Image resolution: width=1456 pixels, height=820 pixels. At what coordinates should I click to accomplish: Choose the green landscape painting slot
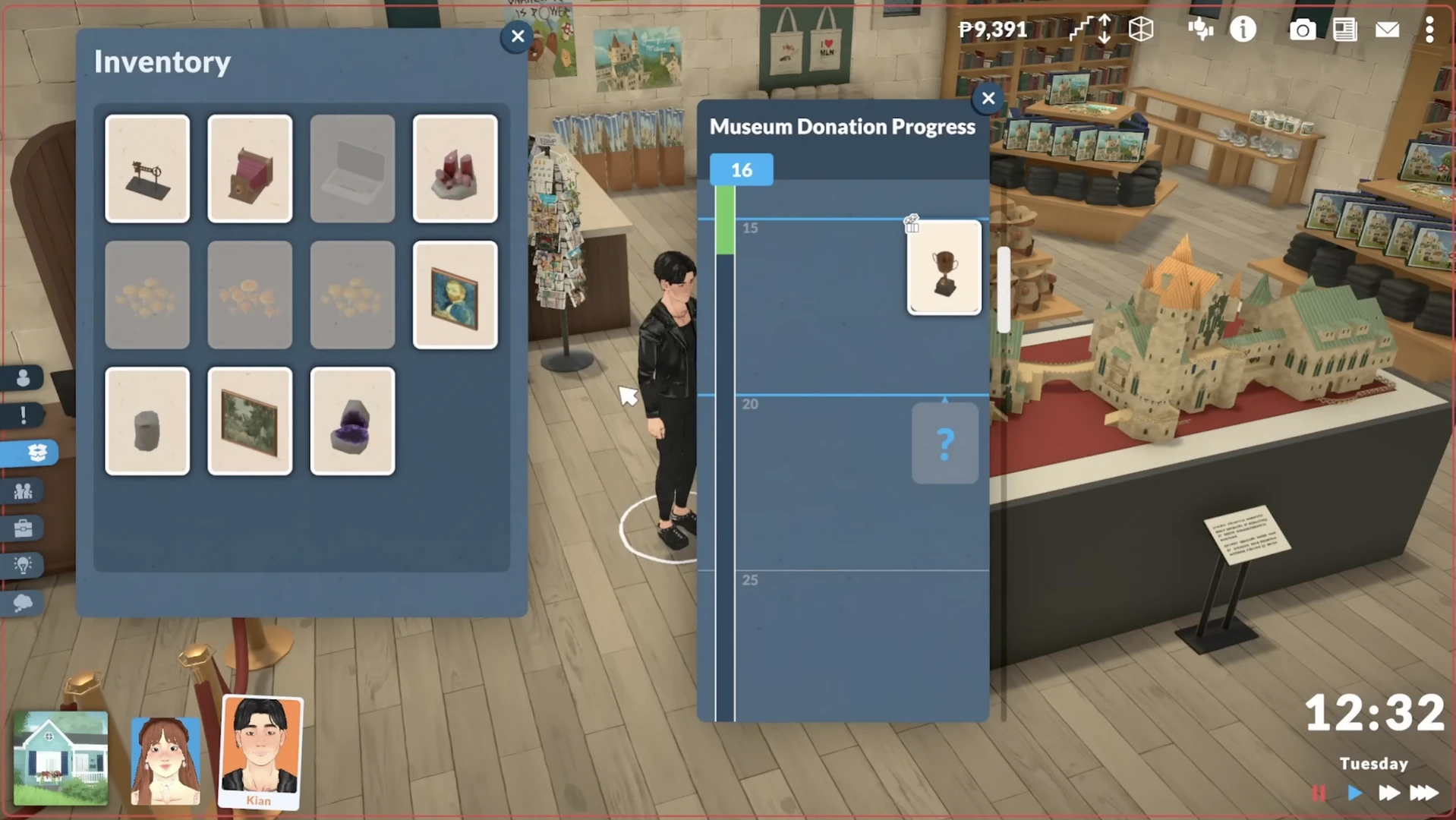[250, 421]
